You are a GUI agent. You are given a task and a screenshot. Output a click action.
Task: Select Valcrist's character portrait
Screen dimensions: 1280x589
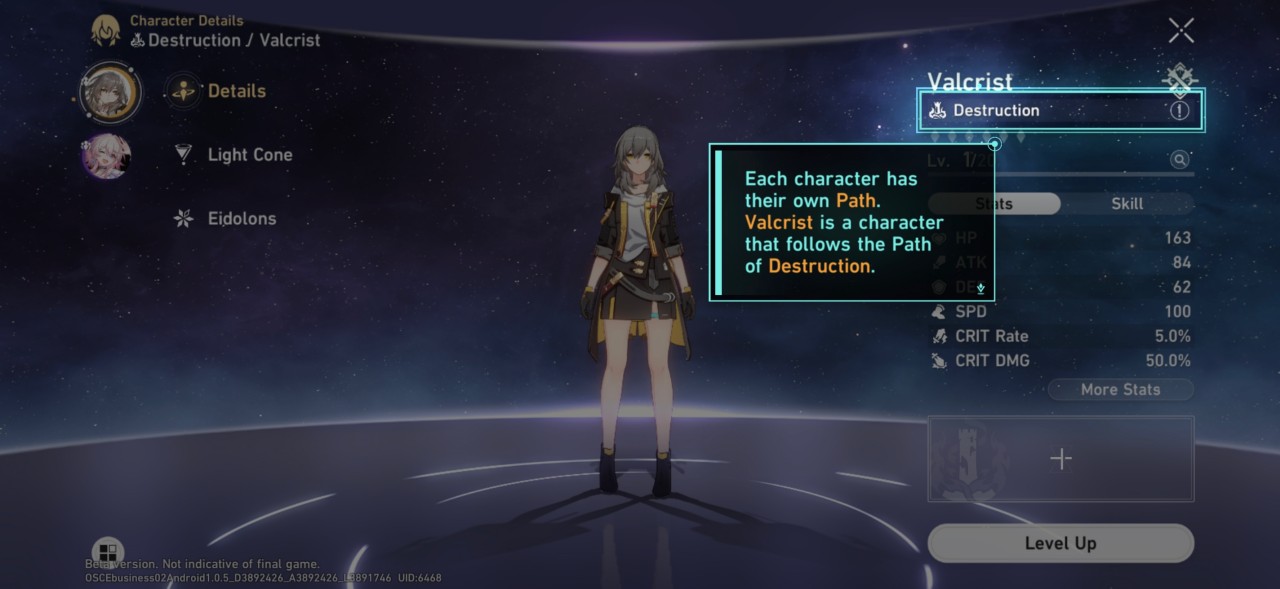[x=111, y=92]
